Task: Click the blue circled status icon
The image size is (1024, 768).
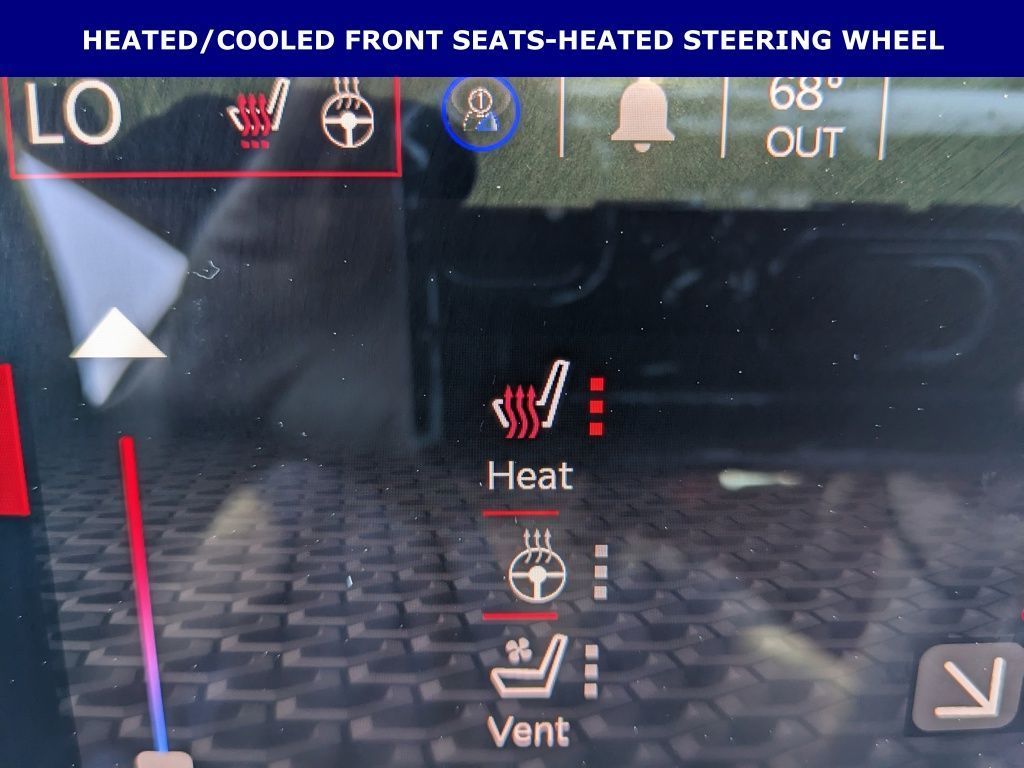Action: 481,114
